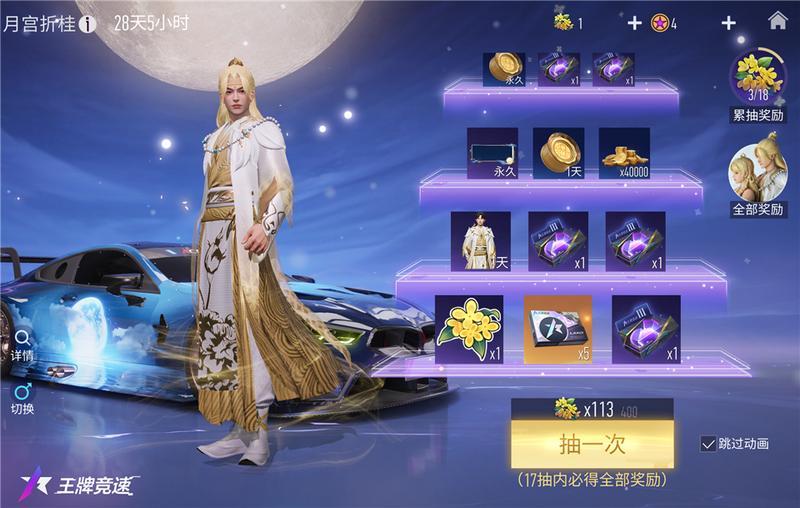Select the x40000 gold coin pile reward
This screenshot has width=800, height=508.
tap(624, 153)
